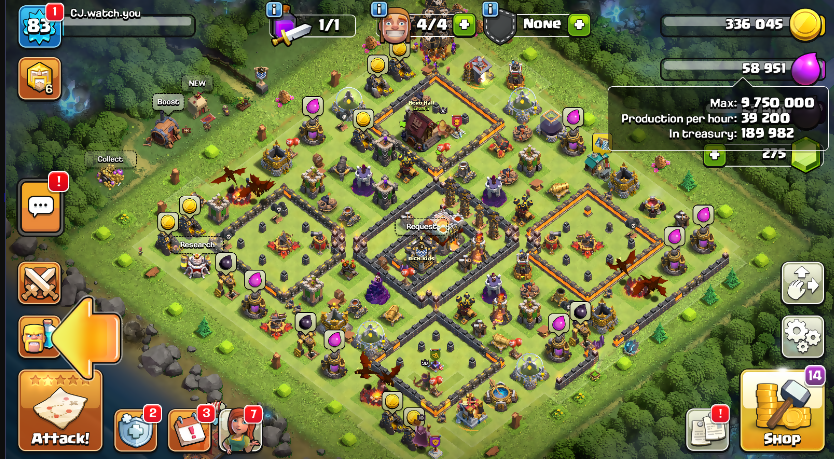Screen dimensions: 834x459
Task: Open the Shop
Action: point(781,412)
